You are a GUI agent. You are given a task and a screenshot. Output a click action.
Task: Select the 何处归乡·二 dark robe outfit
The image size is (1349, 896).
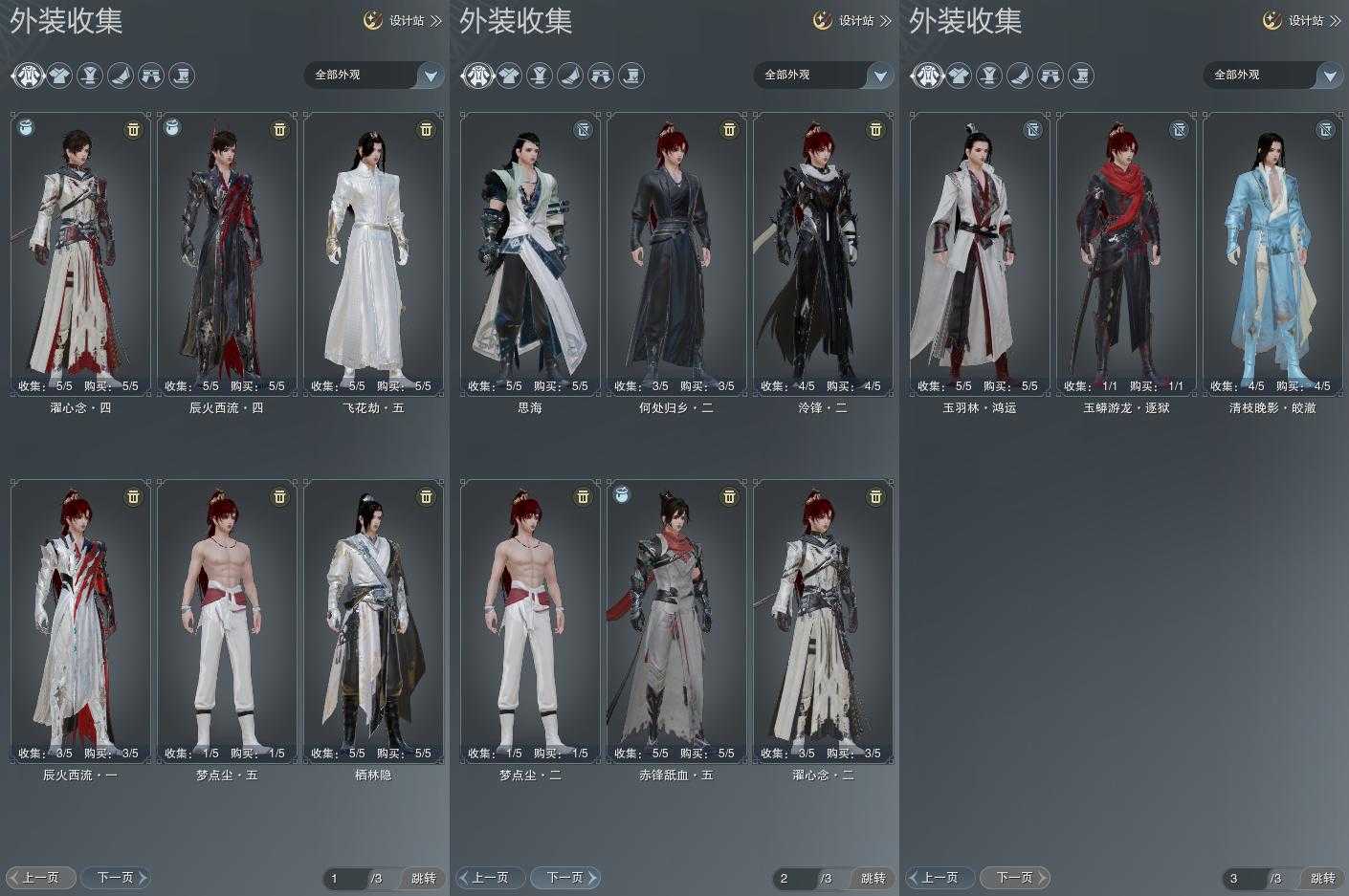pos(676,253)
